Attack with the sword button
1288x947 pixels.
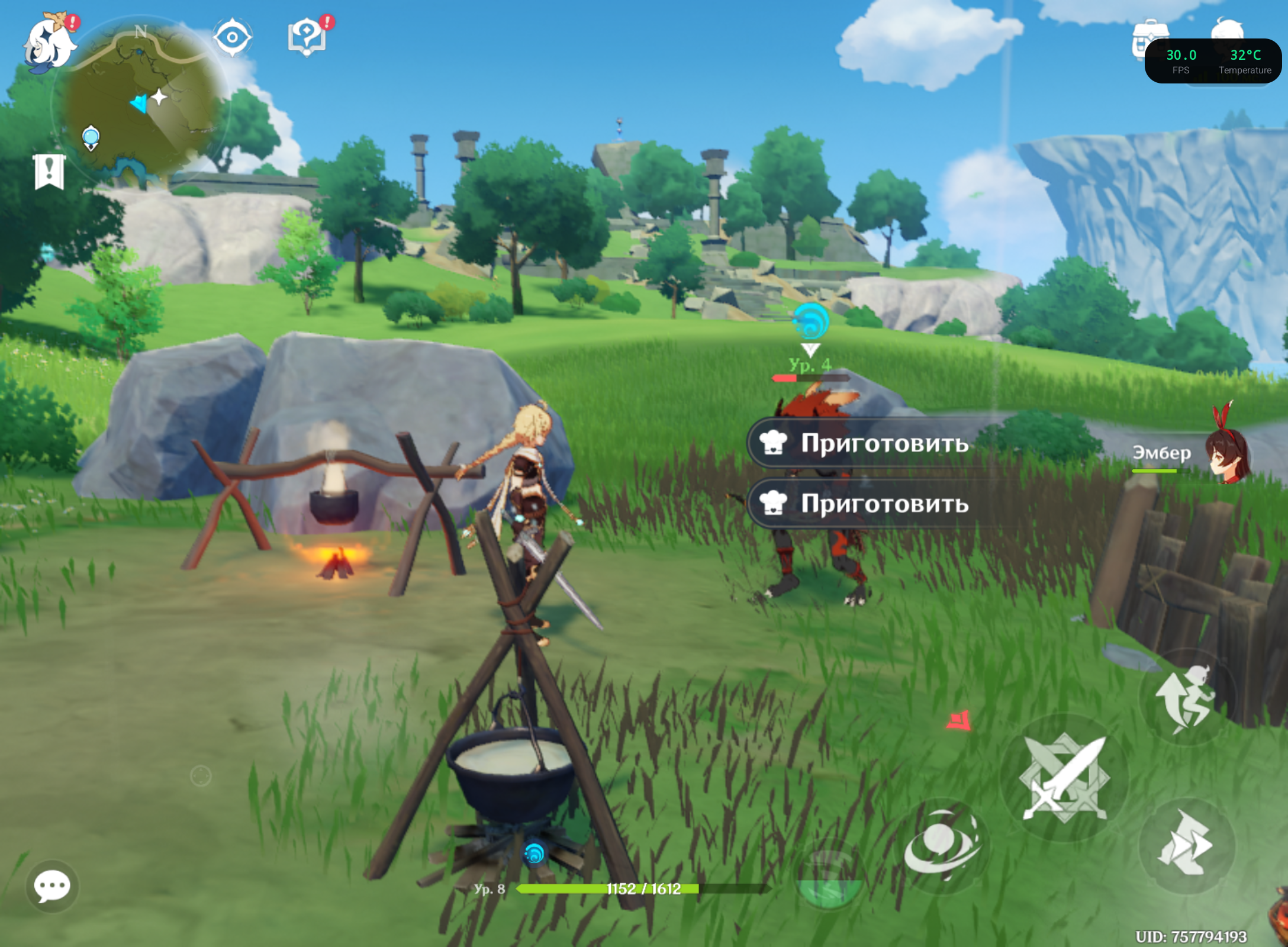(x=1065, y=778)
